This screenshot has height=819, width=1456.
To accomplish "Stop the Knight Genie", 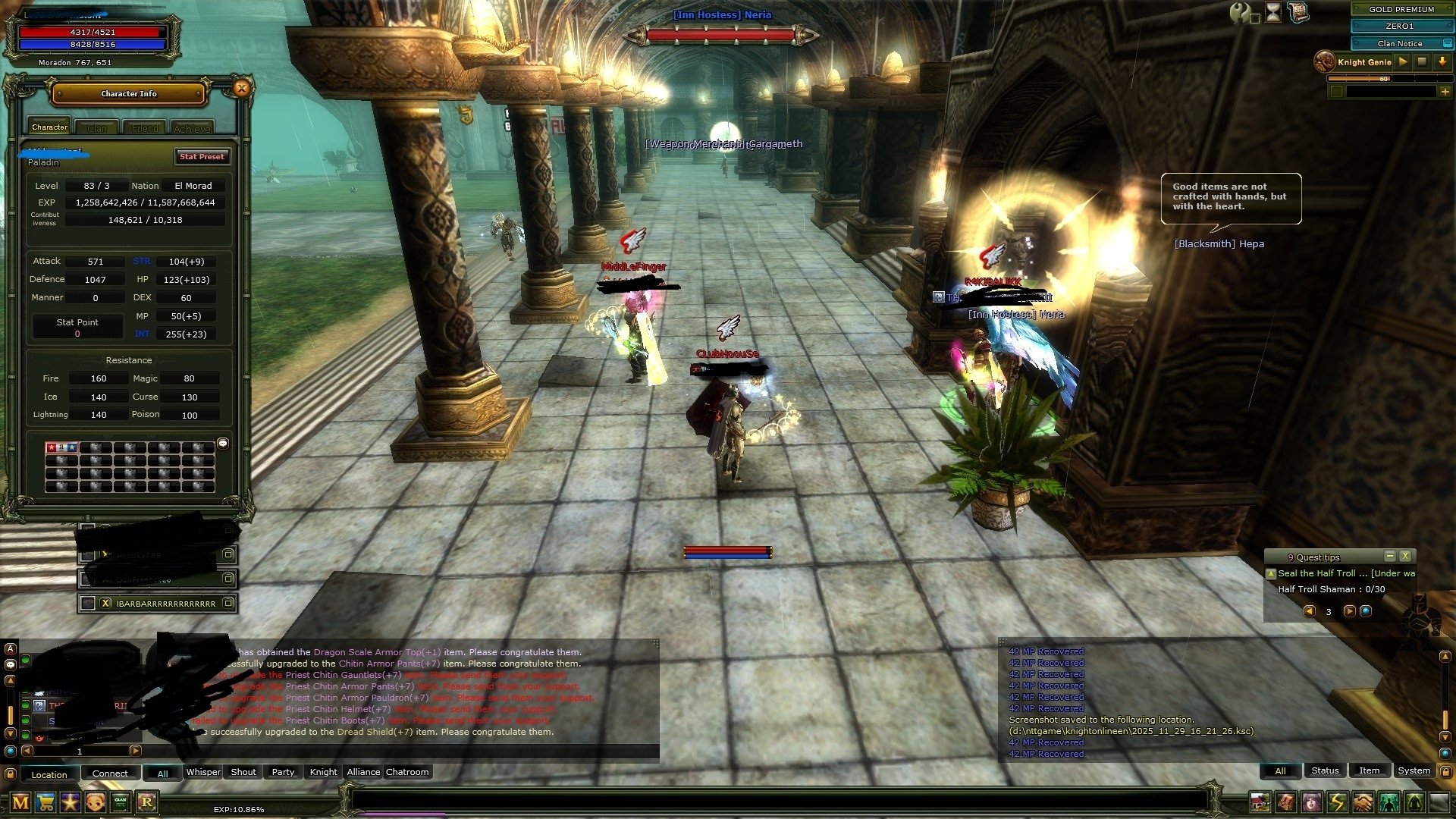I will point(1423,61).
